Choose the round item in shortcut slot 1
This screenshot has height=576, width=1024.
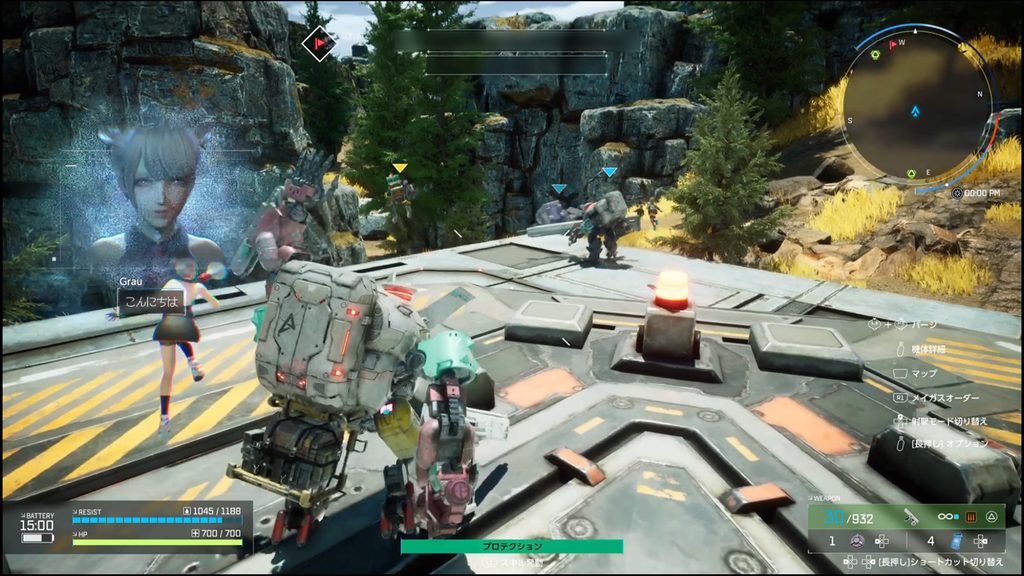[x=857, y=541]
